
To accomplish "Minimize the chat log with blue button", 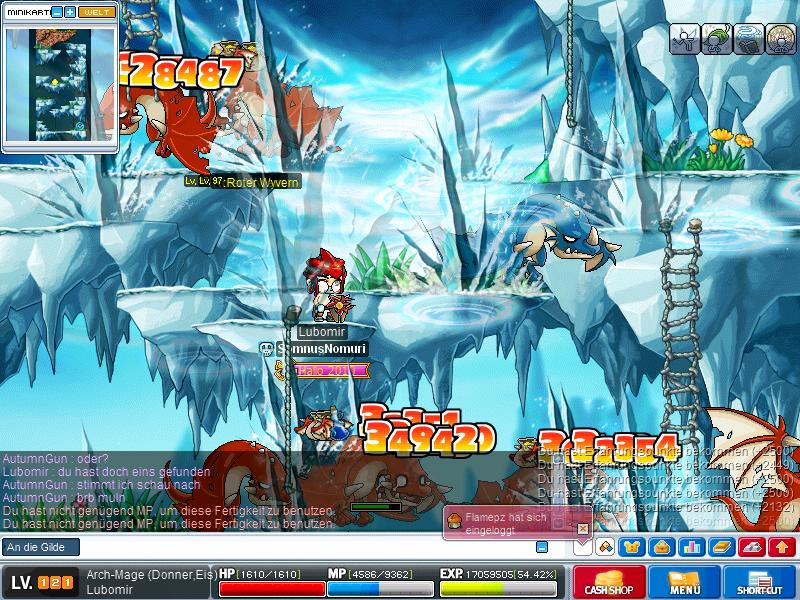I will click(x=542, y=547).
